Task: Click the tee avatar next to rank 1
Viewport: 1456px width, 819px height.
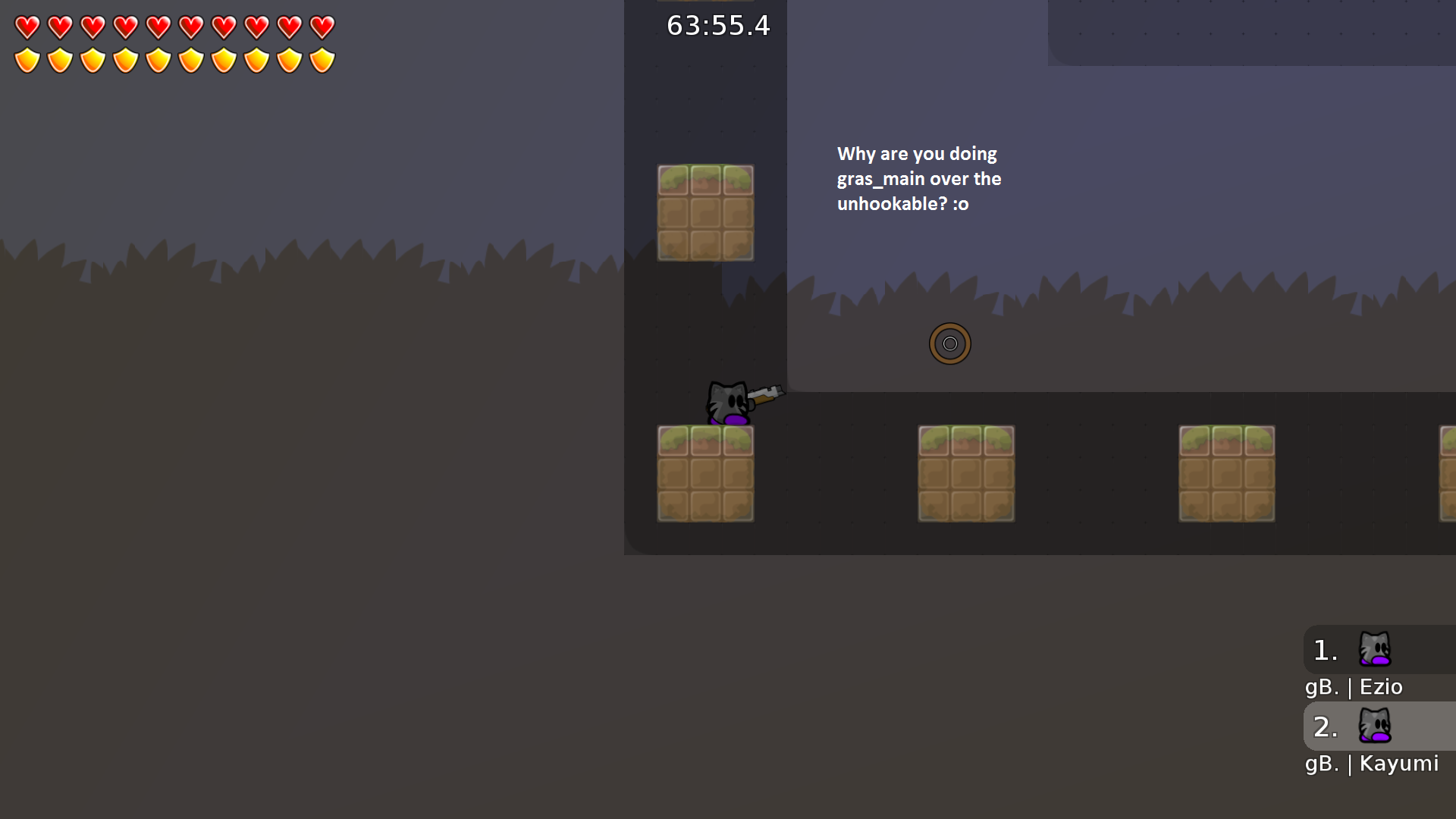Action: [x=1375, y=650]
